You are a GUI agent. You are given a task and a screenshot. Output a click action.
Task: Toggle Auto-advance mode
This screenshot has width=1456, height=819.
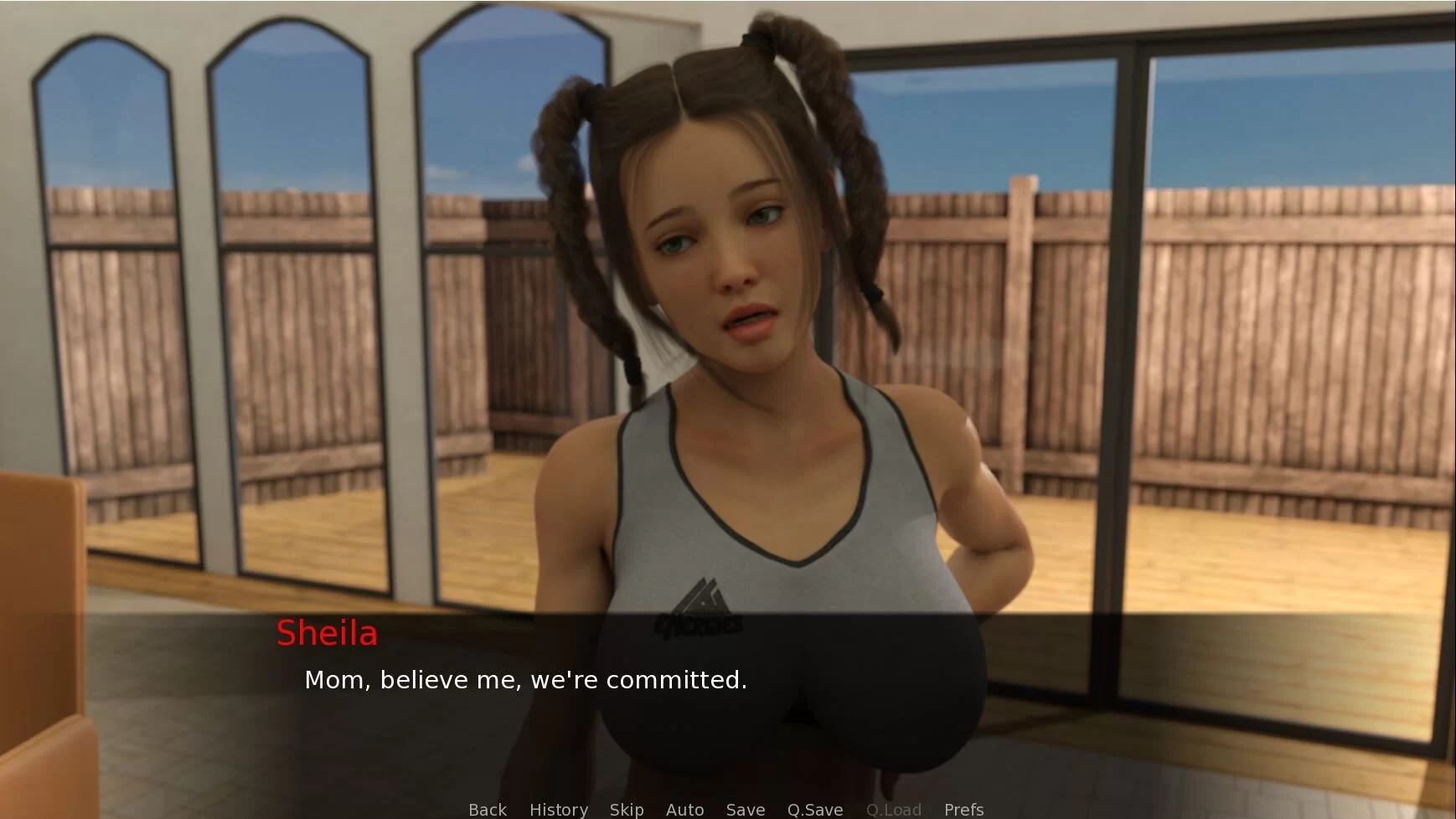[684, 810]
